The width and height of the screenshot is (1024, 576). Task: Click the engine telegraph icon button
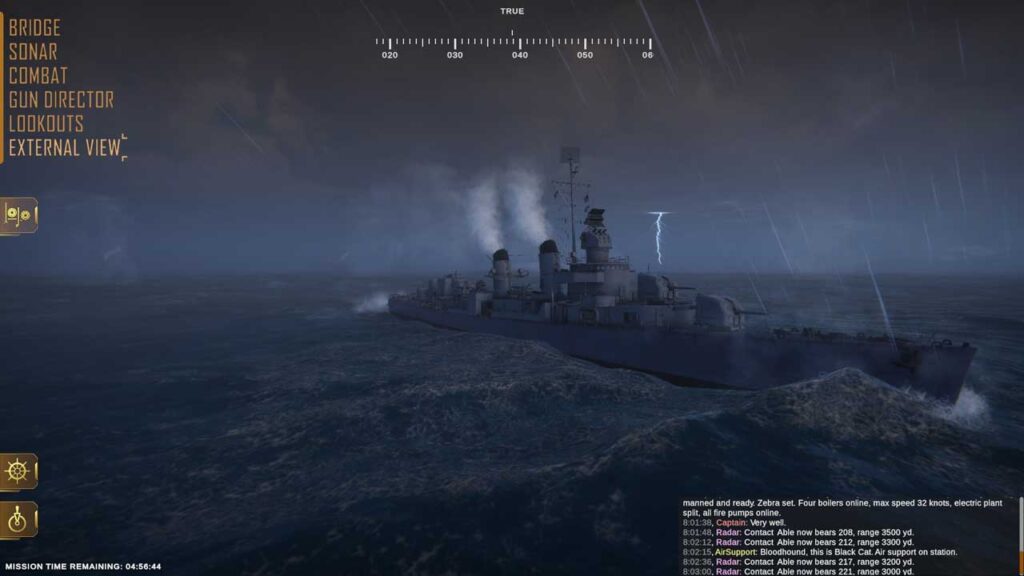click(x=19, y=520)
